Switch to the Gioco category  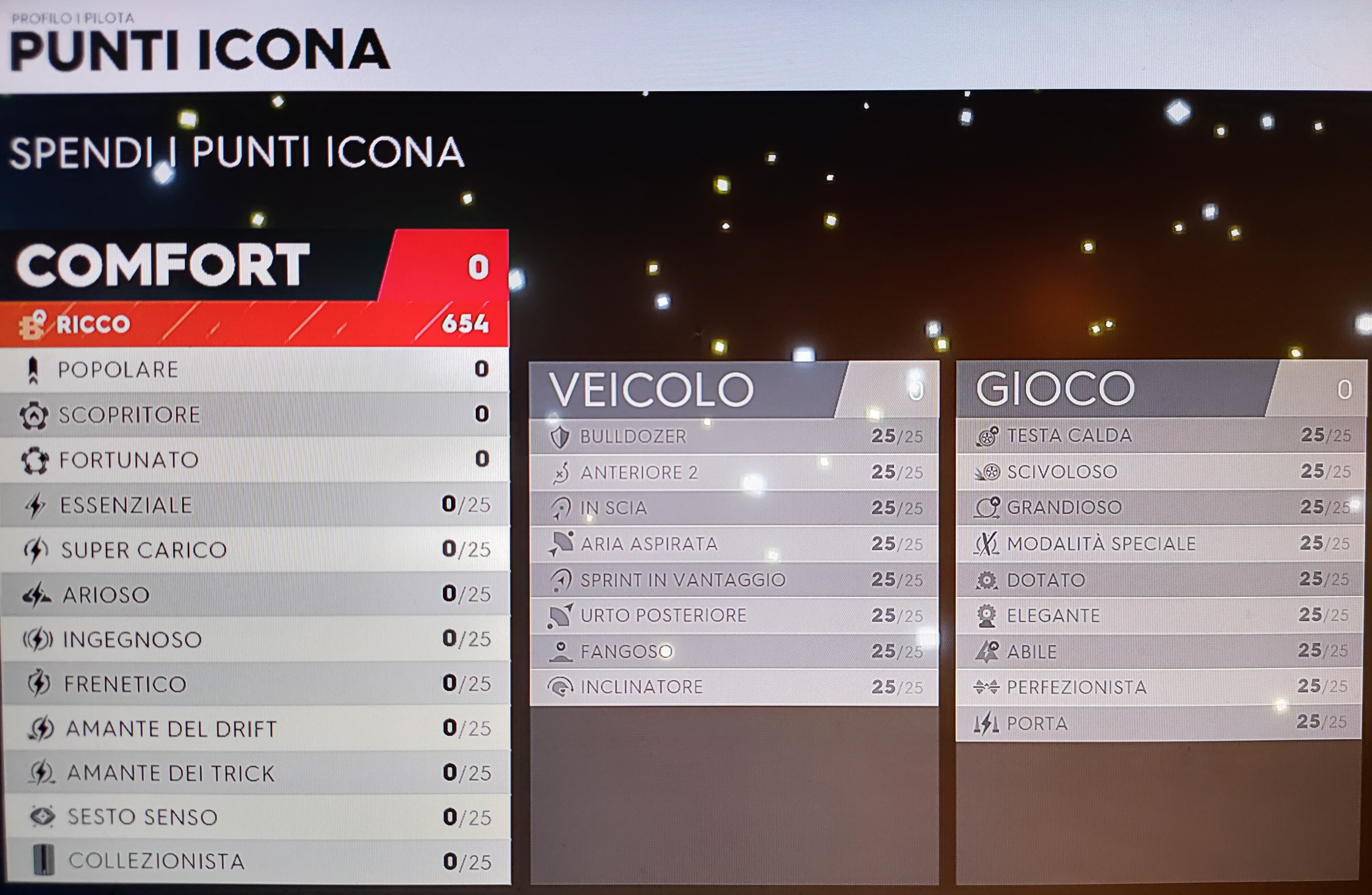click(1160, 388)
